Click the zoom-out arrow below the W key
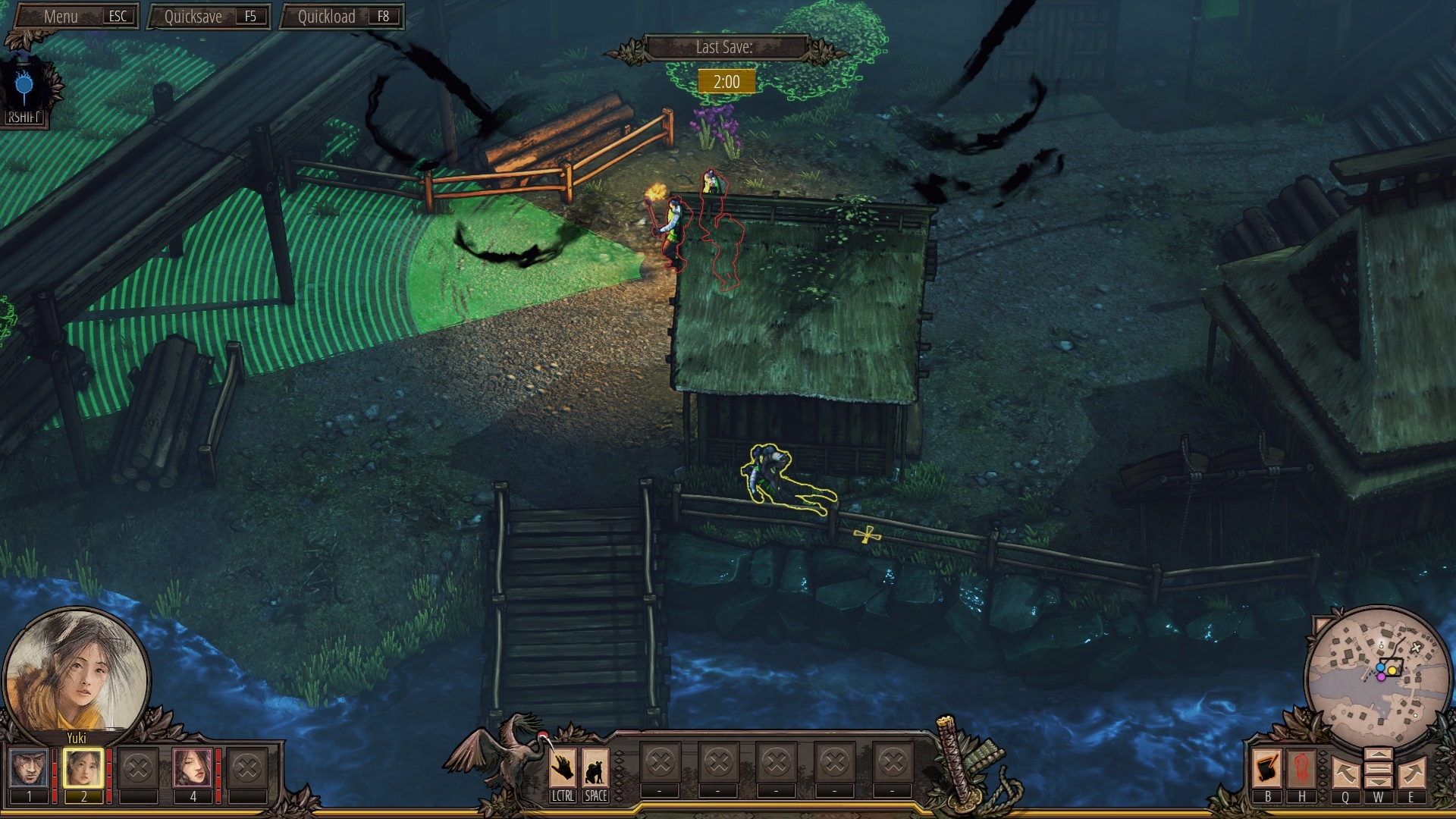 [x=1379, y=783]
